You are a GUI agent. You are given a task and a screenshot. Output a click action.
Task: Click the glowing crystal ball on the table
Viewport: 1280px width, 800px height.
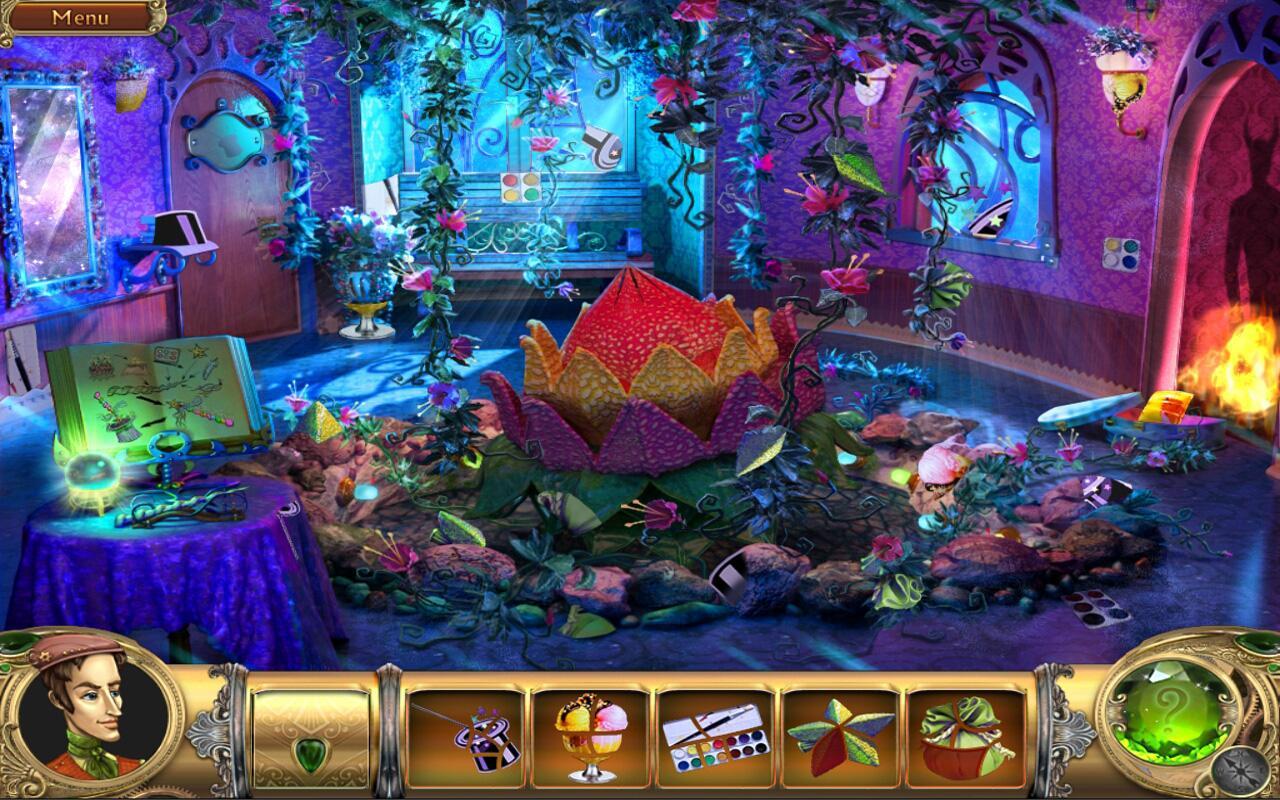pyautogui.click(x=92, y=470)
